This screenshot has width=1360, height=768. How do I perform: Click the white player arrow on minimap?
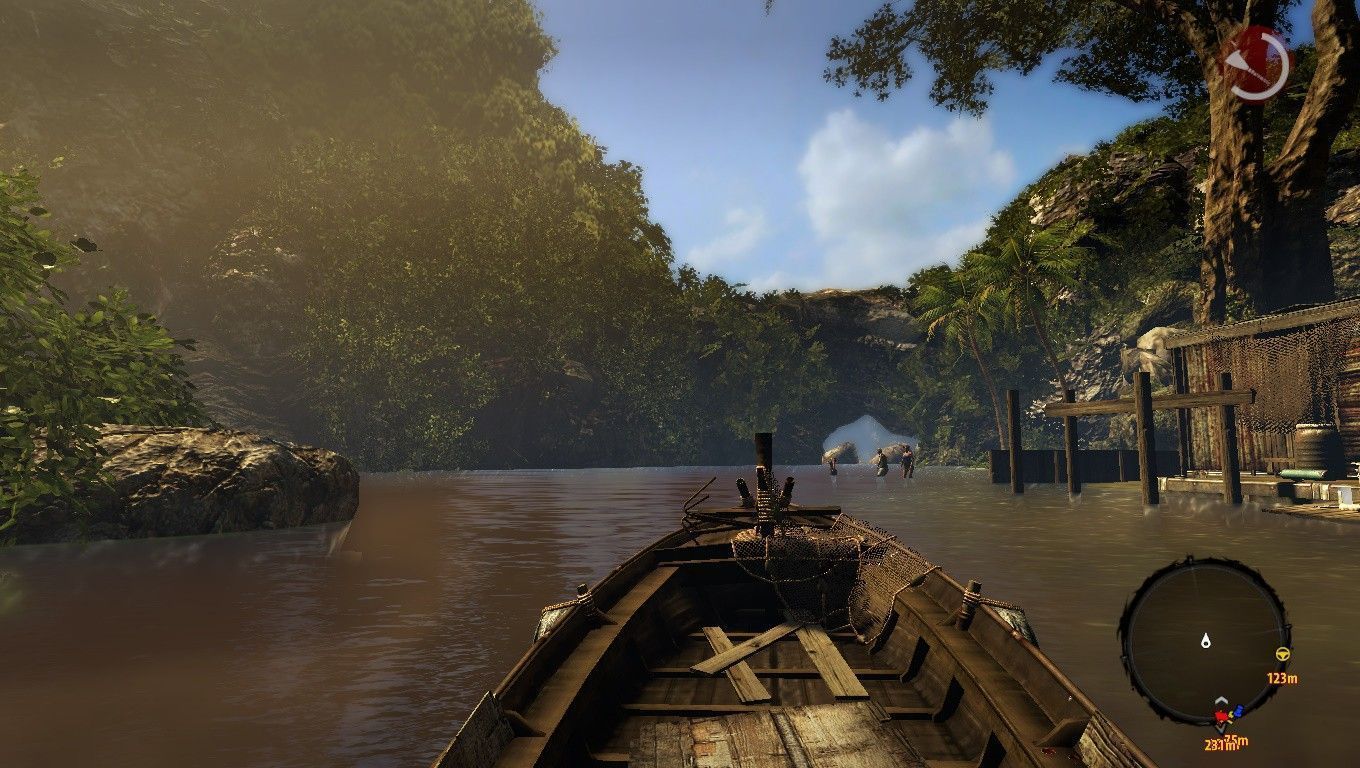(x=1206, y=639)
